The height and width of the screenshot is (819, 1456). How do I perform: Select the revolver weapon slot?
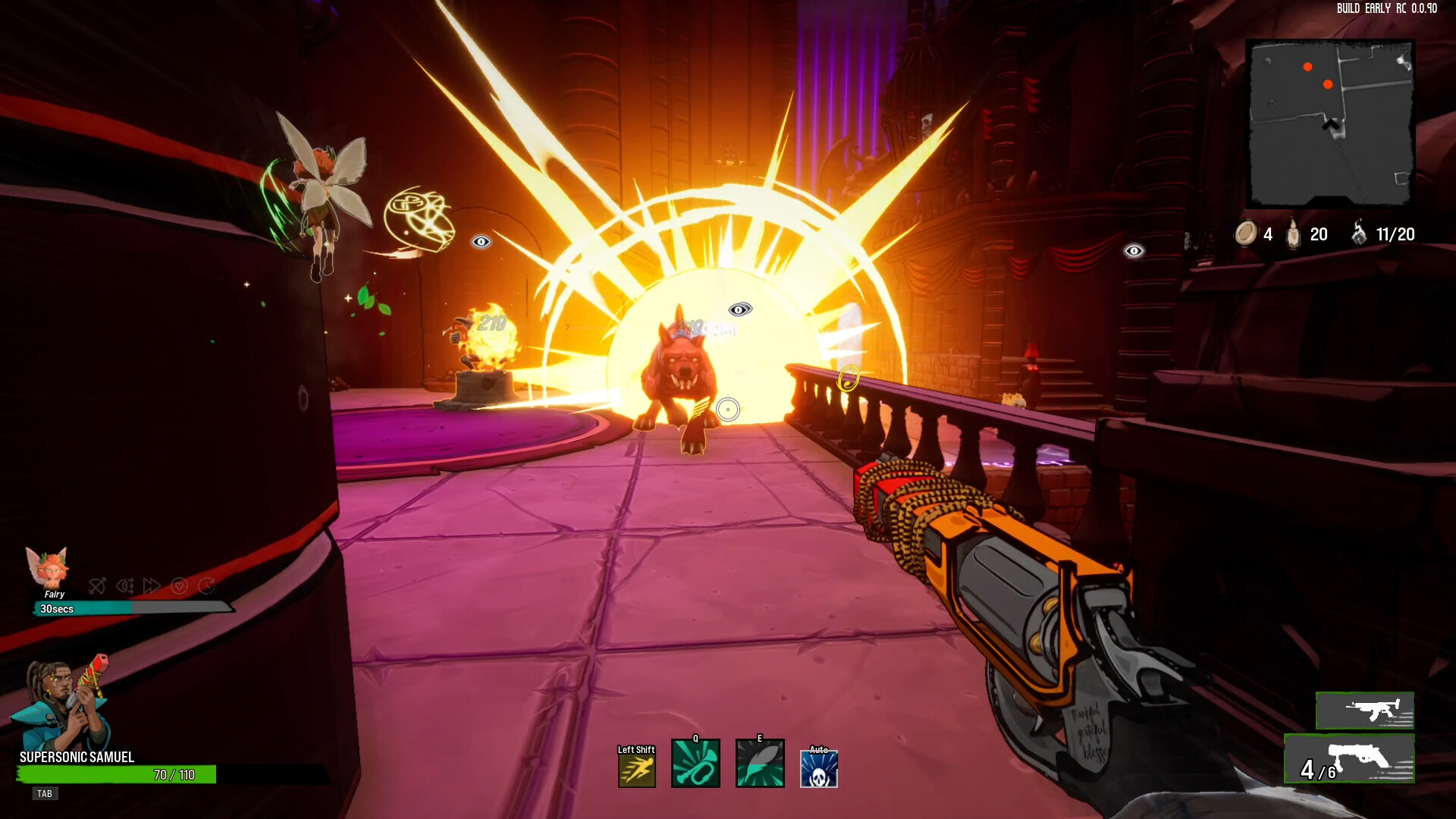pyautogui.click(x=1350, y=759)
